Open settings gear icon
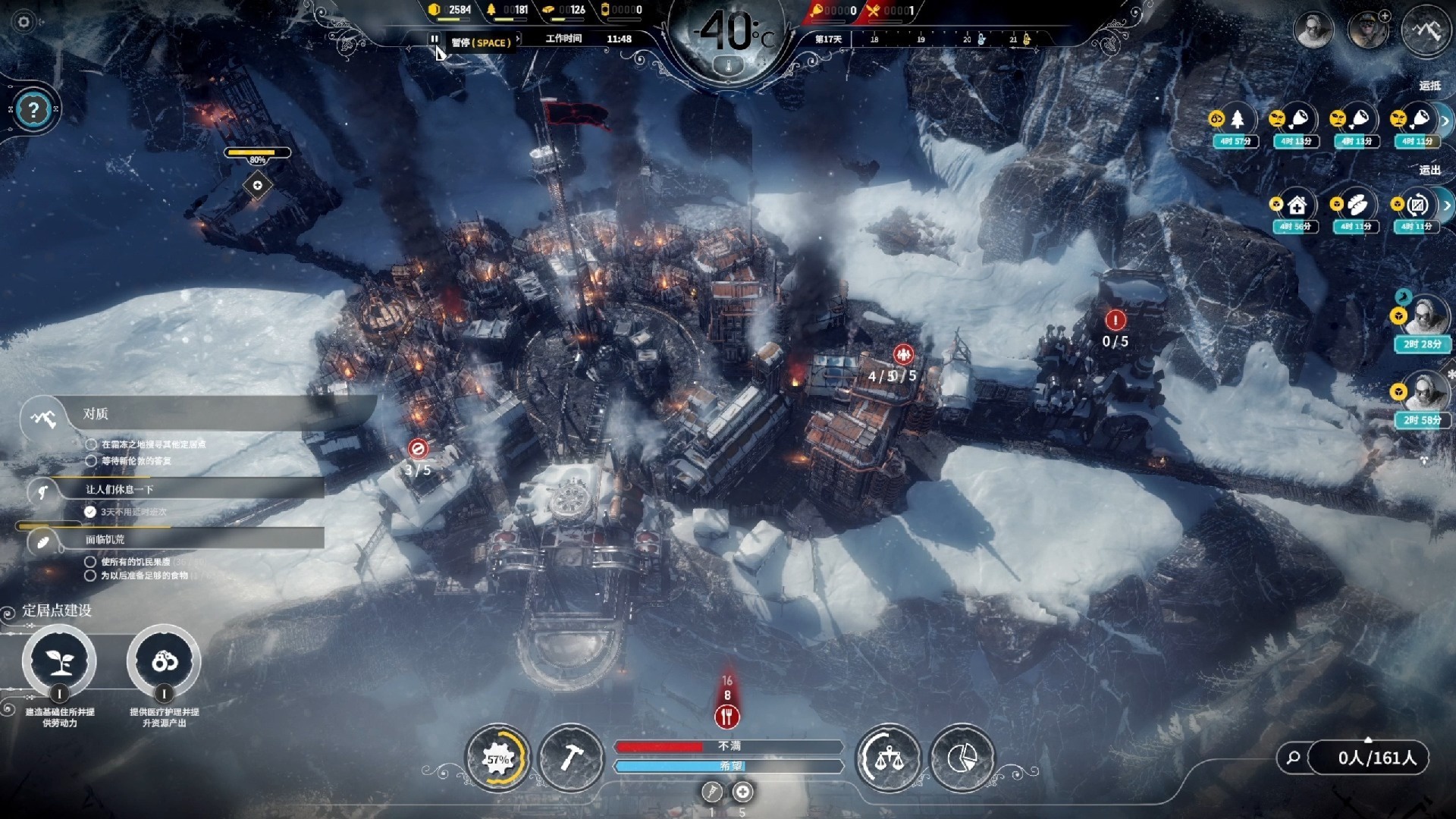This screenshot has width=1456, height=819. (x=24, y=22)
